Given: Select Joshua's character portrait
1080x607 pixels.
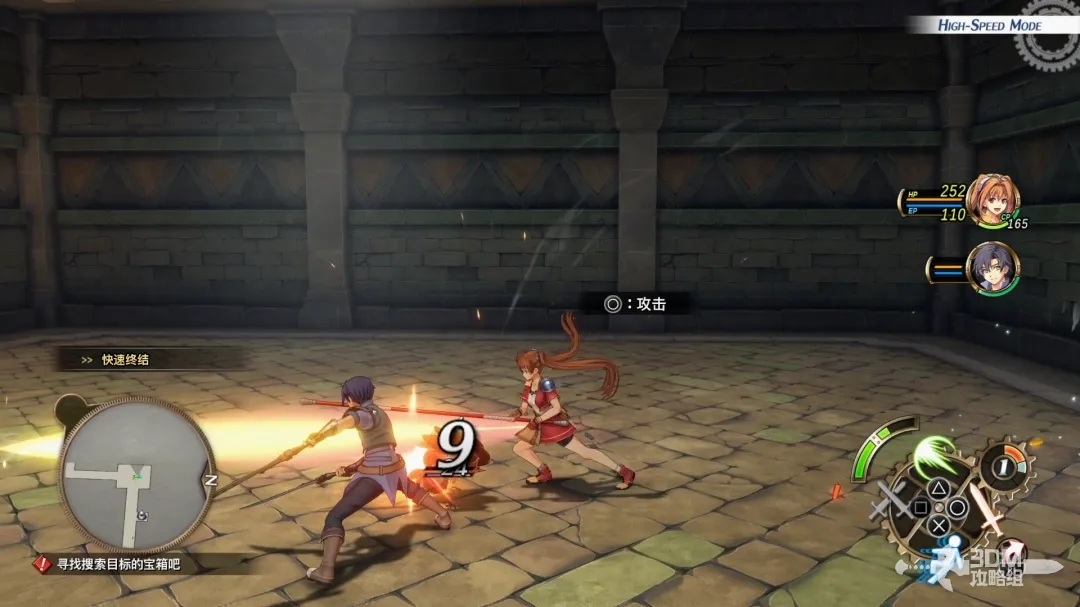Looking at the screenshot, I should click(992, 267).
